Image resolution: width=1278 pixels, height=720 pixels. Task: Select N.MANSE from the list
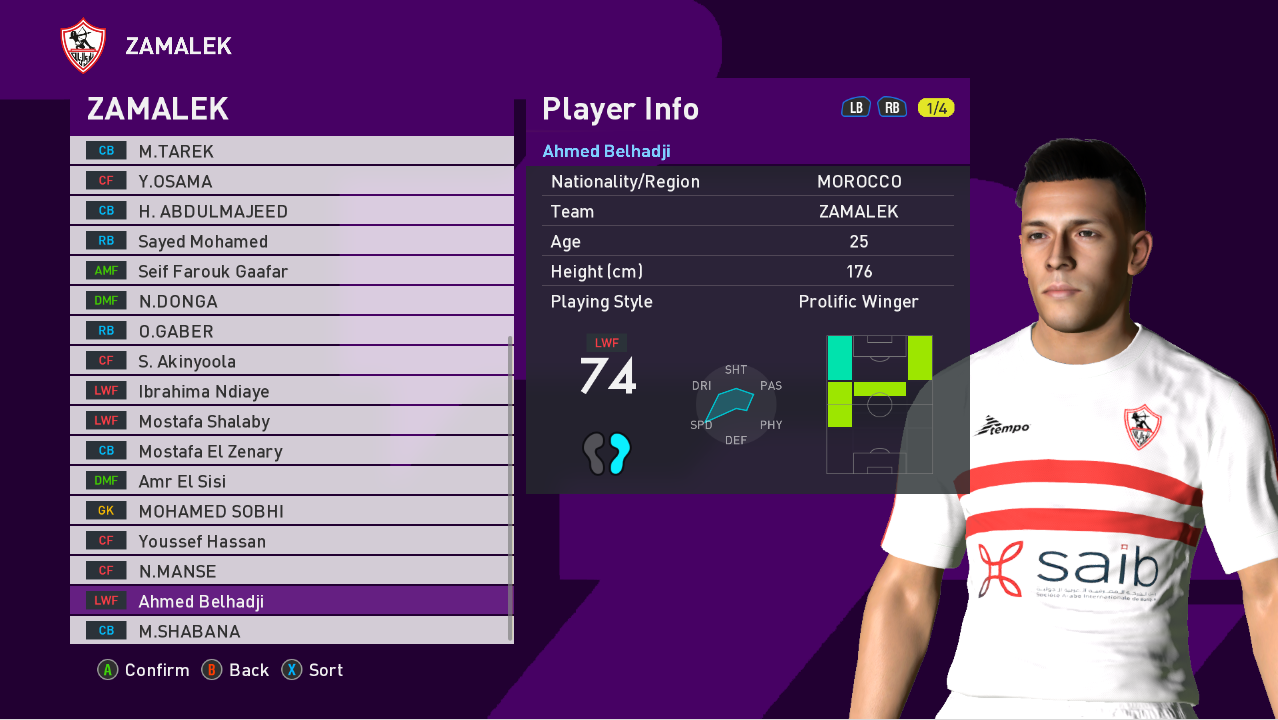tap(290, 571)
